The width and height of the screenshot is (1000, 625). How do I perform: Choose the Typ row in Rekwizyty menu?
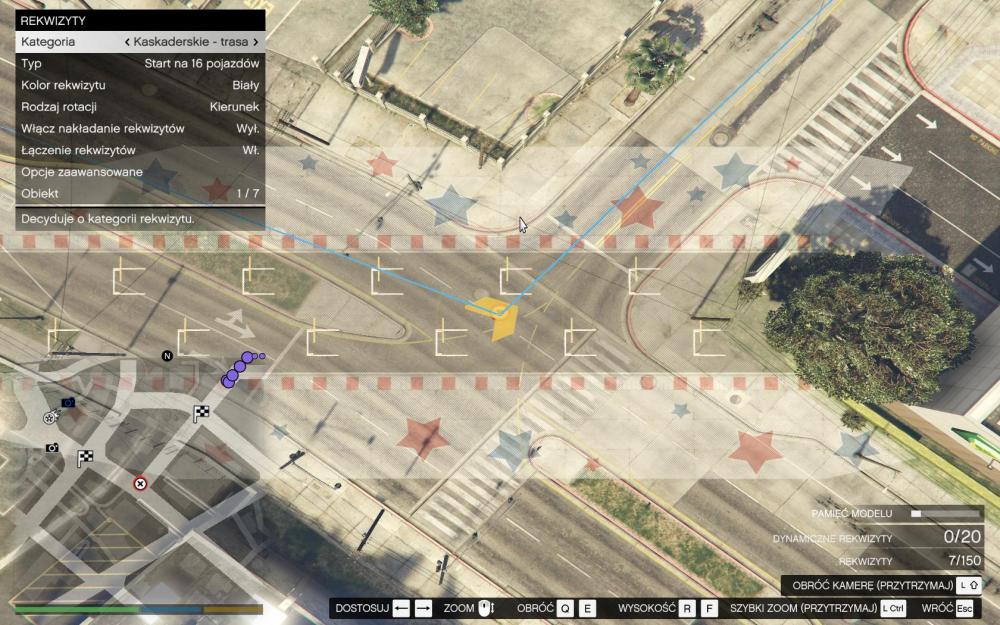coord(140,64)
